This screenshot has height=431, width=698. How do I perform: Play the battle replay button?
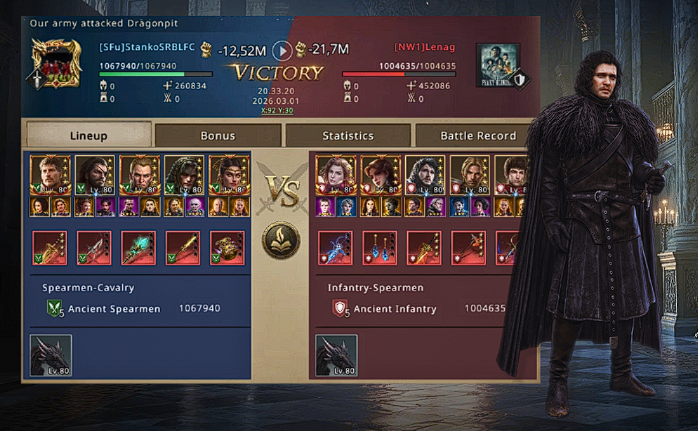point(283,50)
